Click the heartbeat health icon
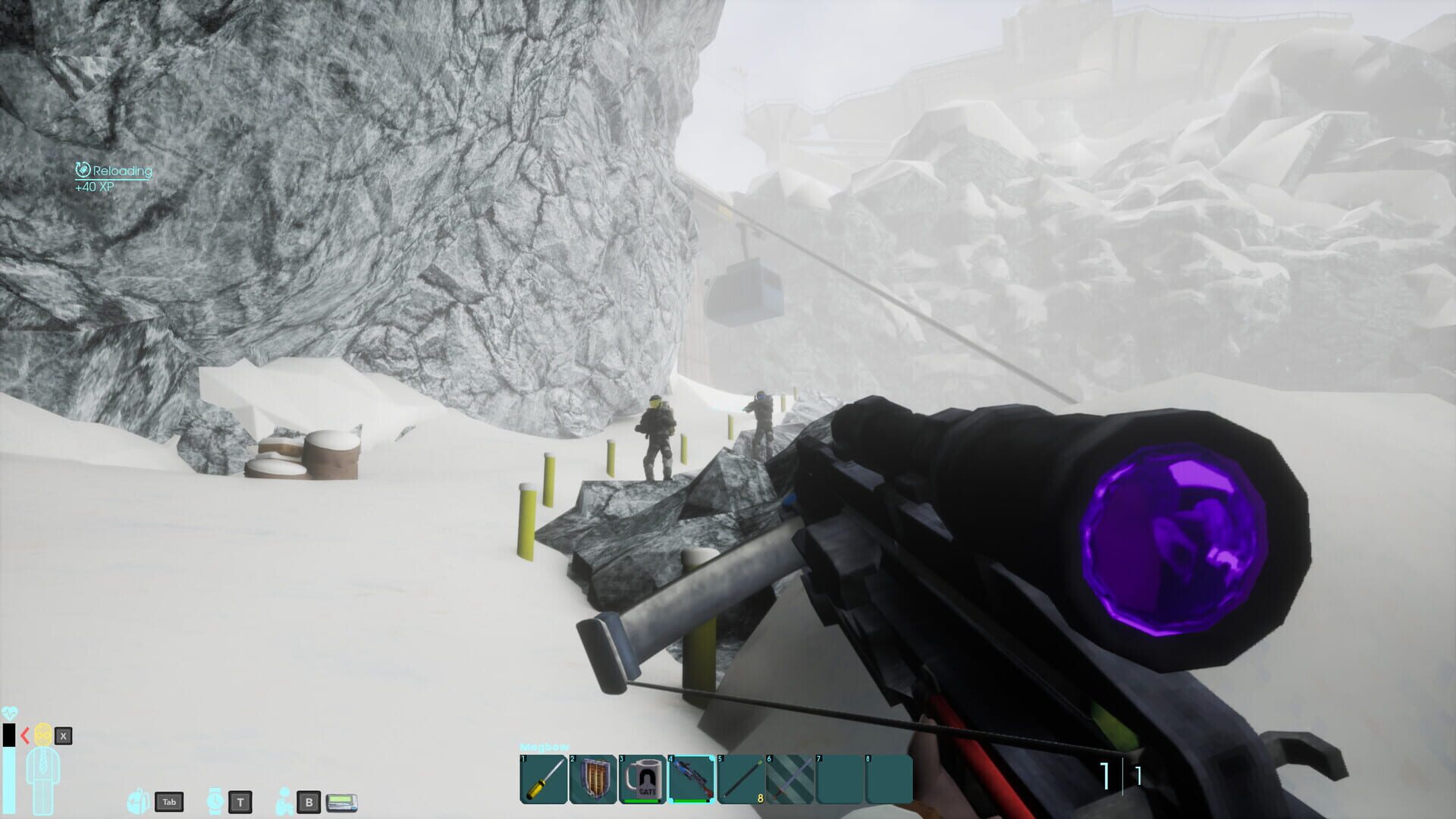 tap(11, 714)
